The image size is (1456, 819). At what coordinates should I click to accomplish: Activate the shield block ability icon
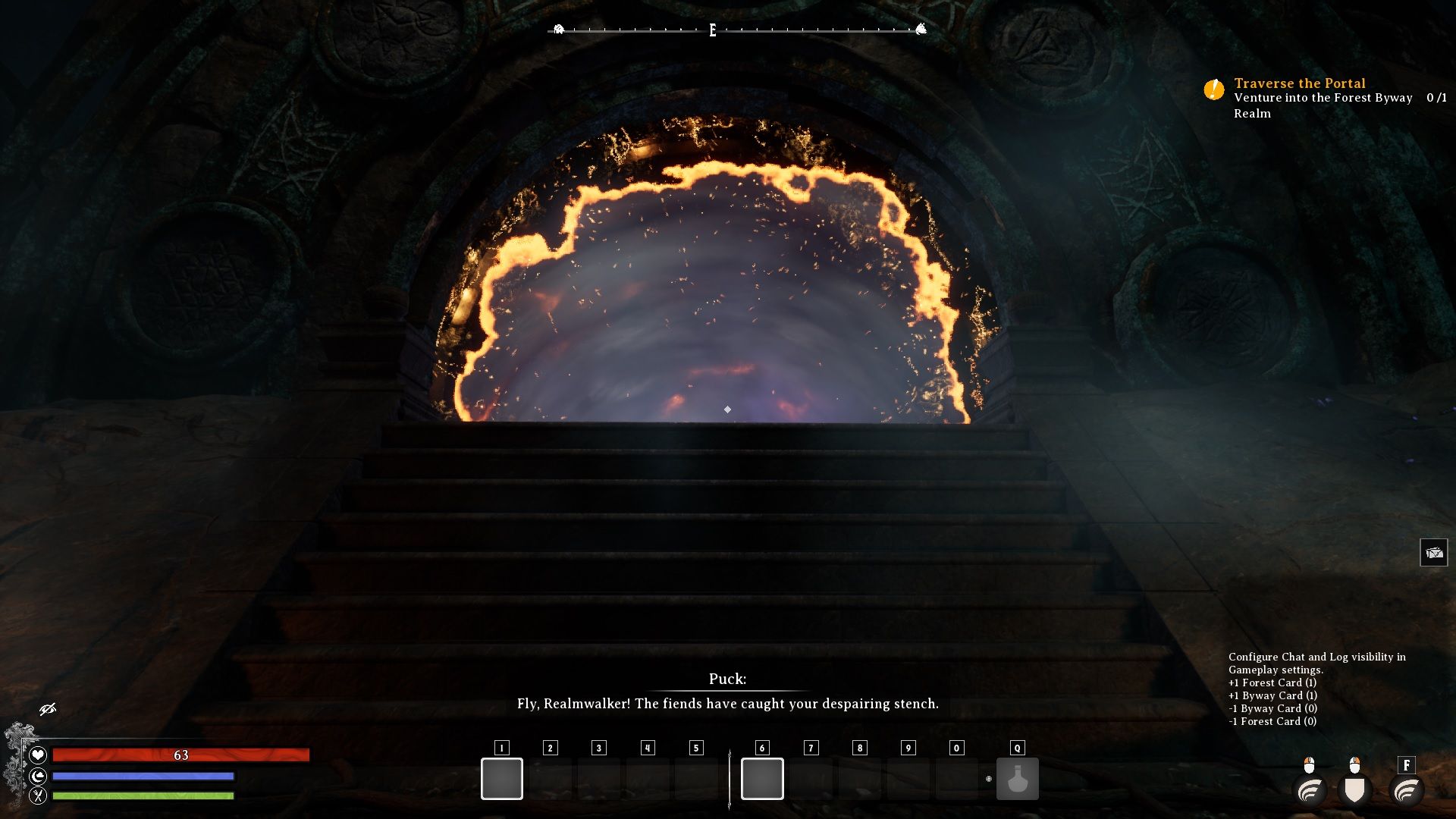tap(1354, 790)
